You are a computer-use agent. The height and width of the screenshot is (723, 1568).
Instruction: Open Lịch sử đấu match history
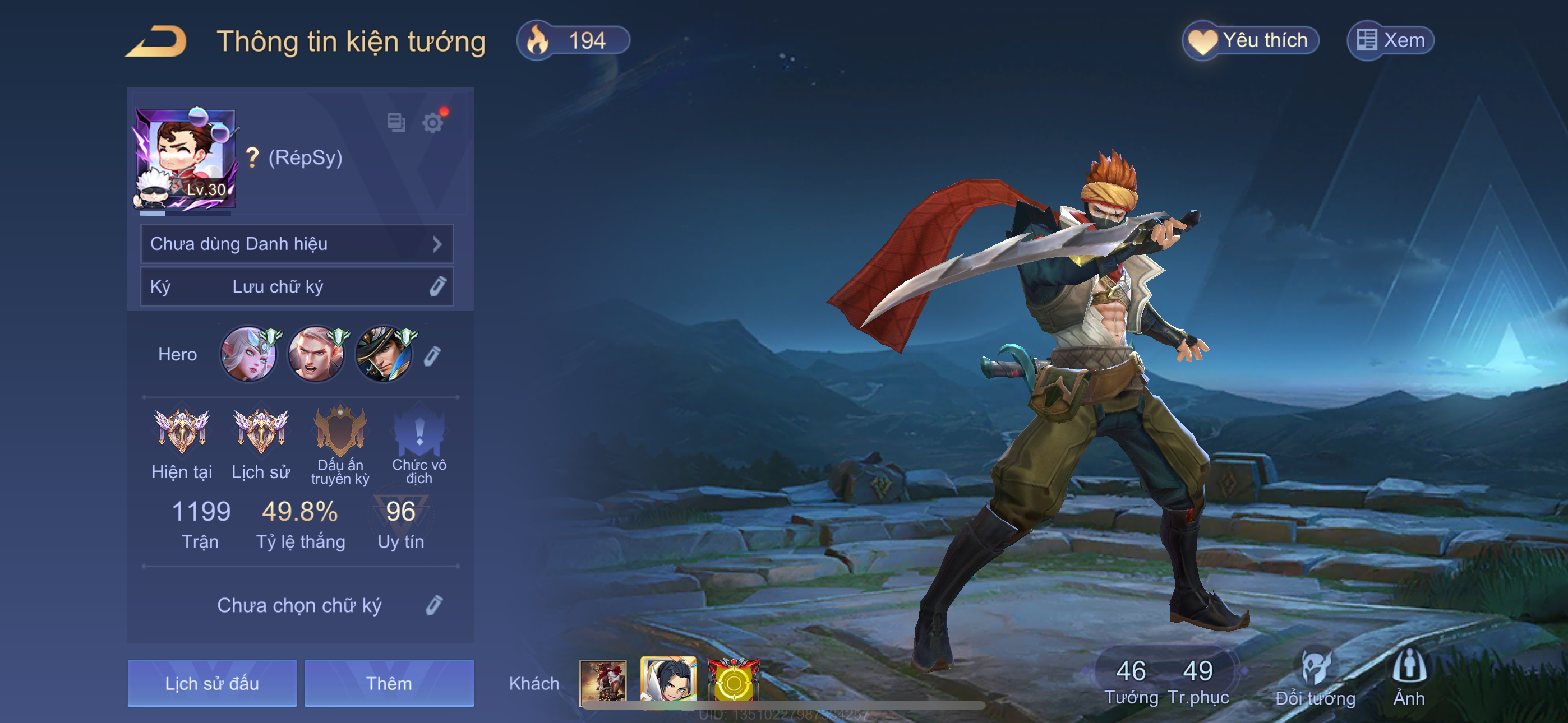click(x=212, y=683)
